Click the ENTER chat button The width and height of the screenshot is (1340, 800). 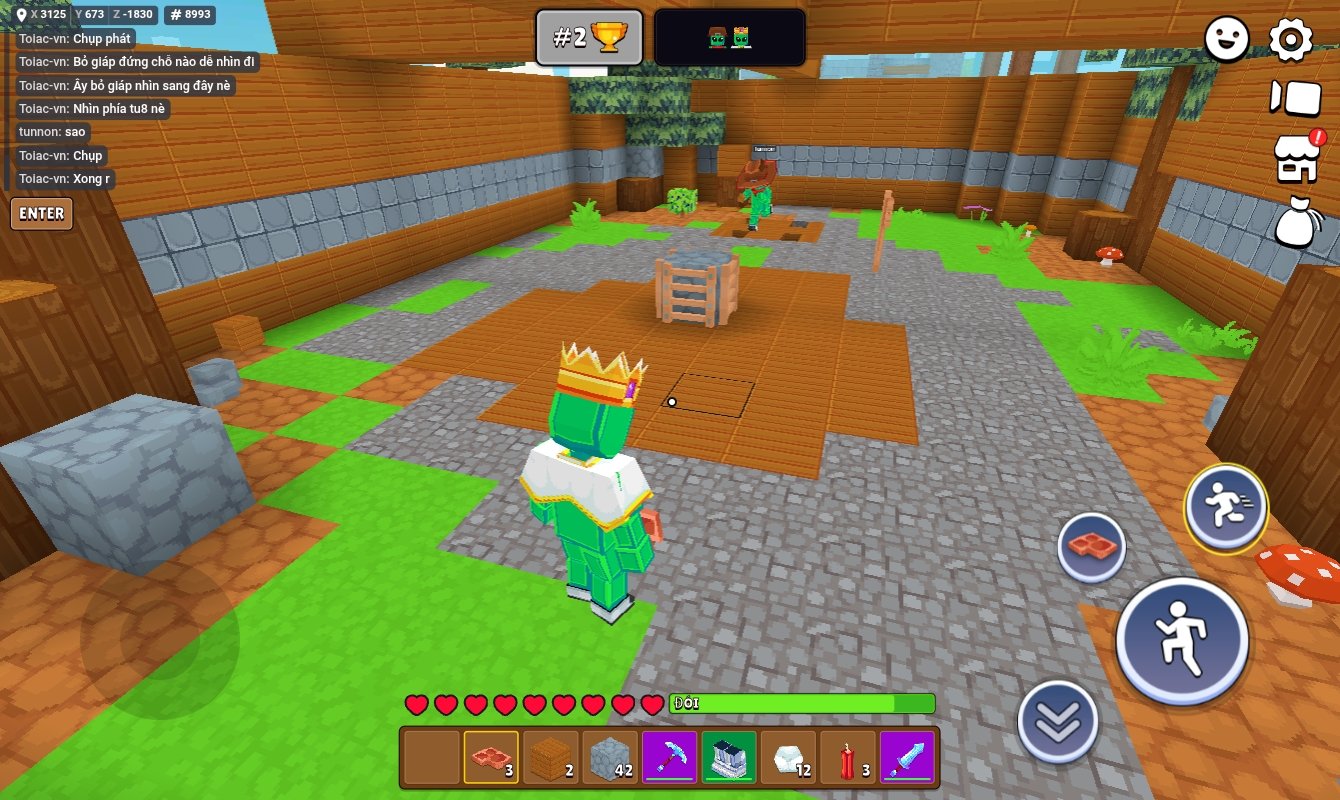point(42,213)
